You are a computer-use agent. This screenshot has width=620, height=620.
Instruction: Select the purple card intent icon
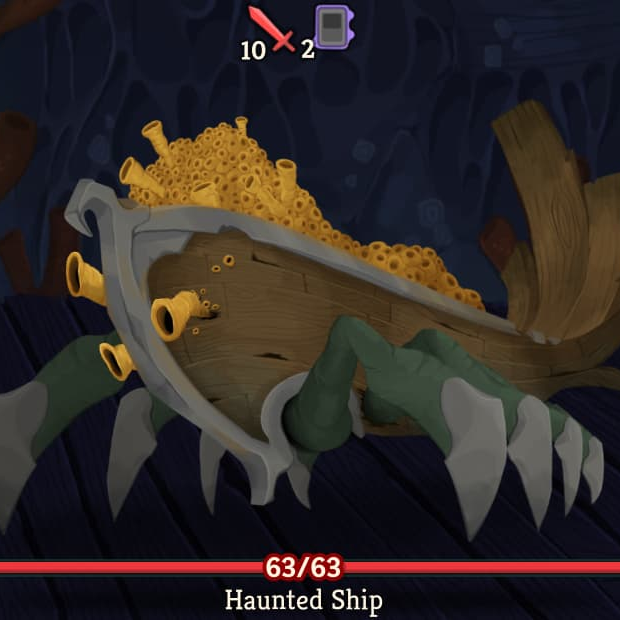(332, 26)
